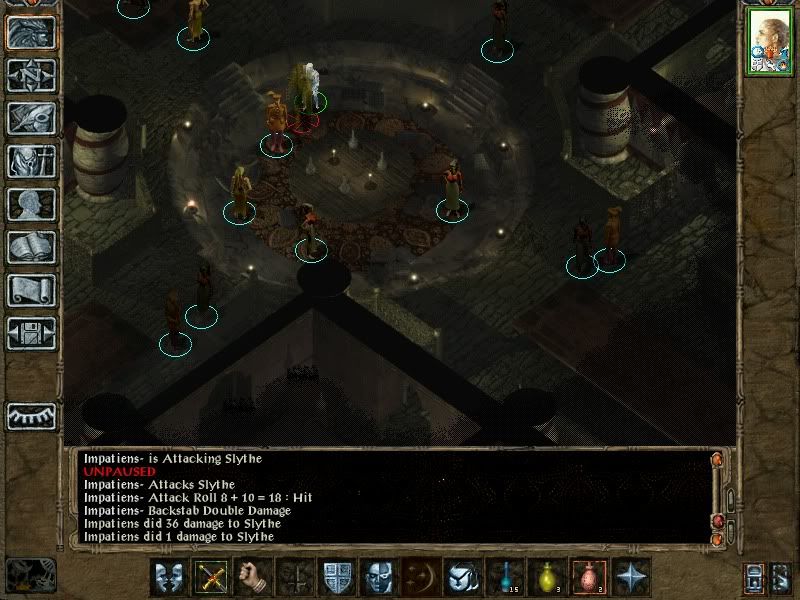Image resolution: width=800 pixels, height=600 pixels.
Task: Open the inventory screen button
Action: tap(31, 161)
